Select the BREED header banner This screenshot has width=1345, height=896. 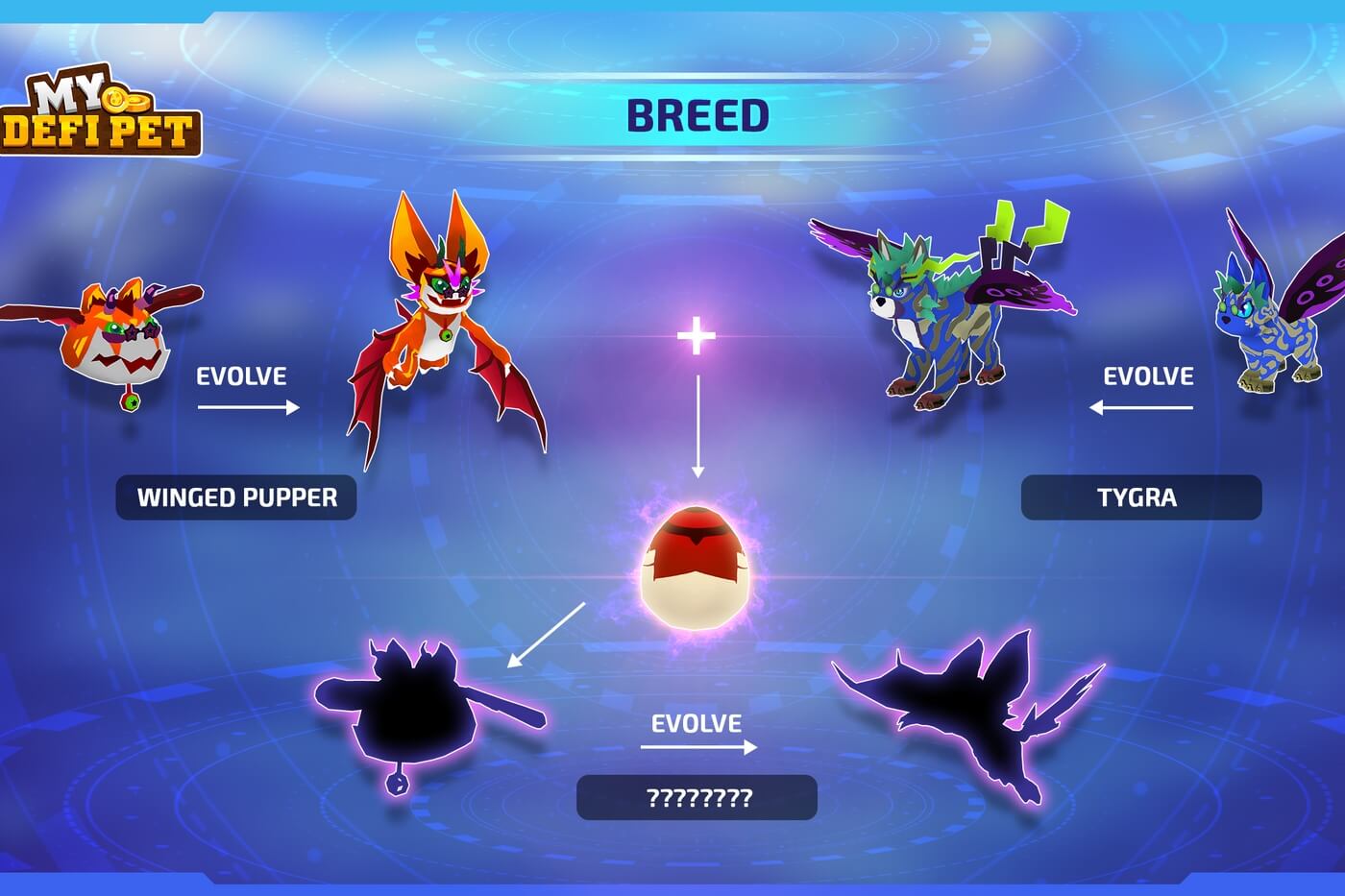pyautogui.click(x=697, y=115)
